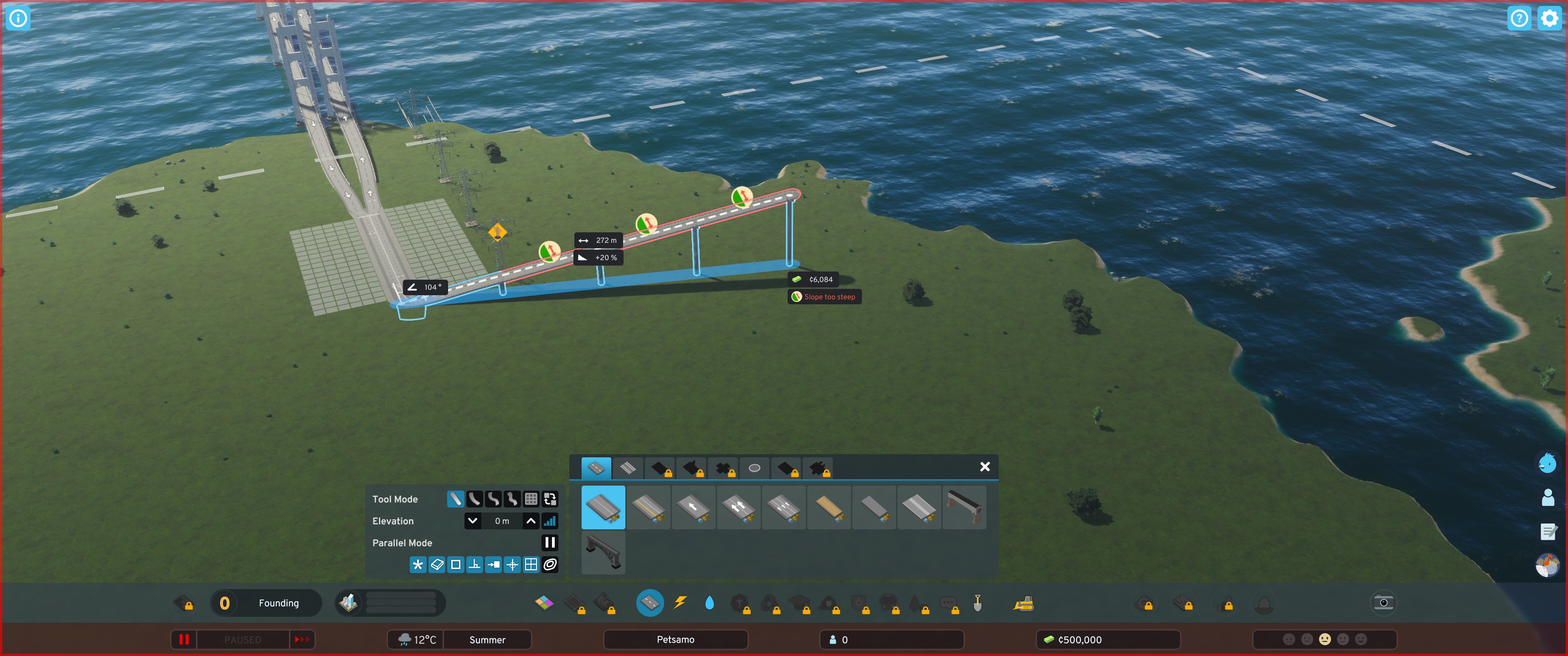
Task: Select the Bulldoze tool
Action: (x=1023, y=603)
